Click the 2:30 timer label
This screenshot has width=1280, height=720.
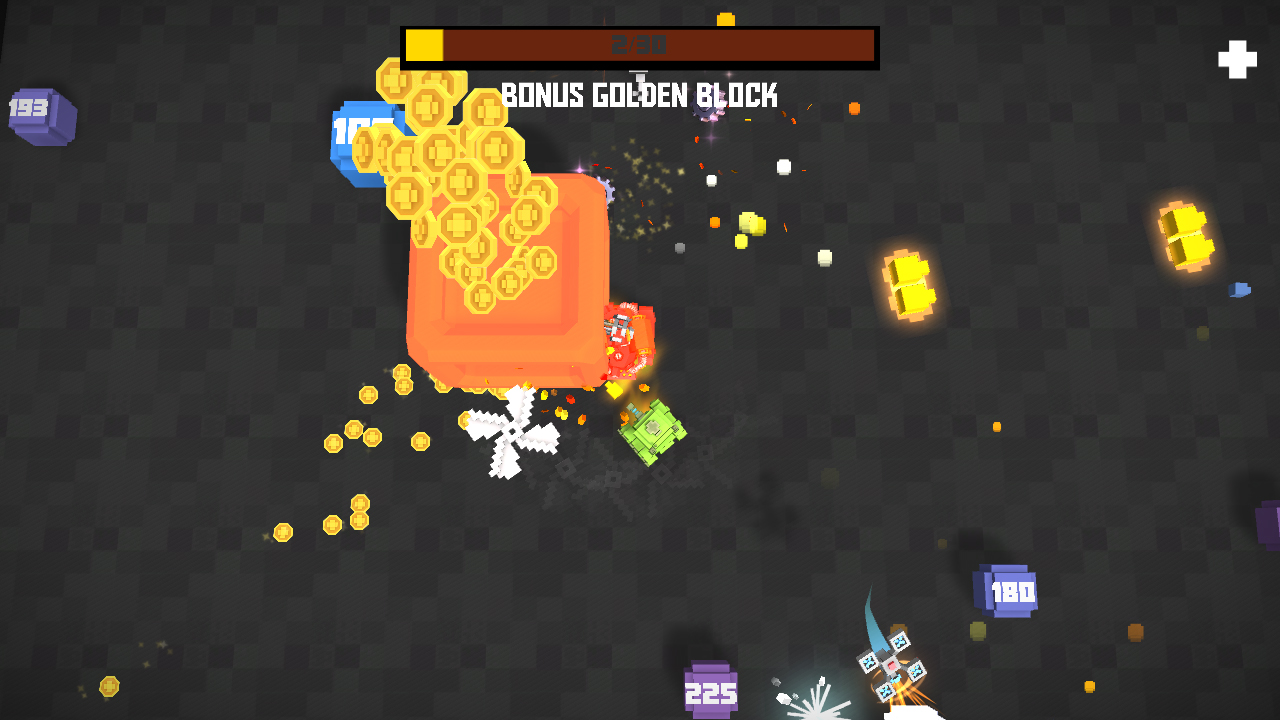point(638,43)
